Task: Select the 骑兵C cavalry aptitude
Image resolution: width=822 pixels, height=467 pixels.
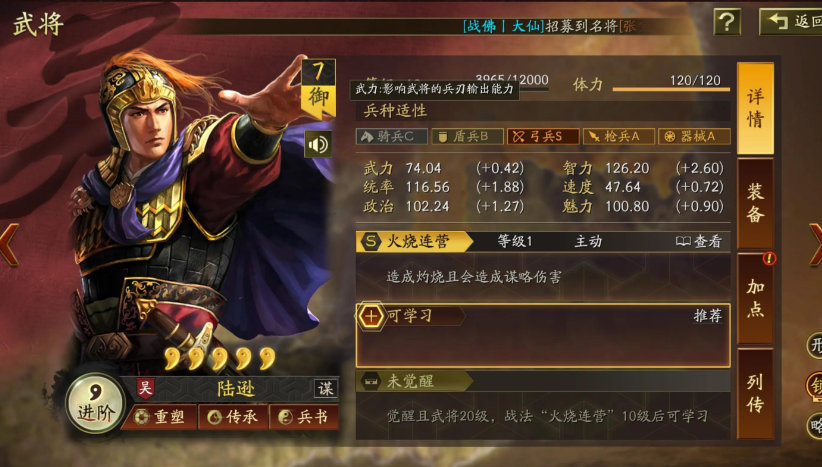Action: [x=392, y=136]
